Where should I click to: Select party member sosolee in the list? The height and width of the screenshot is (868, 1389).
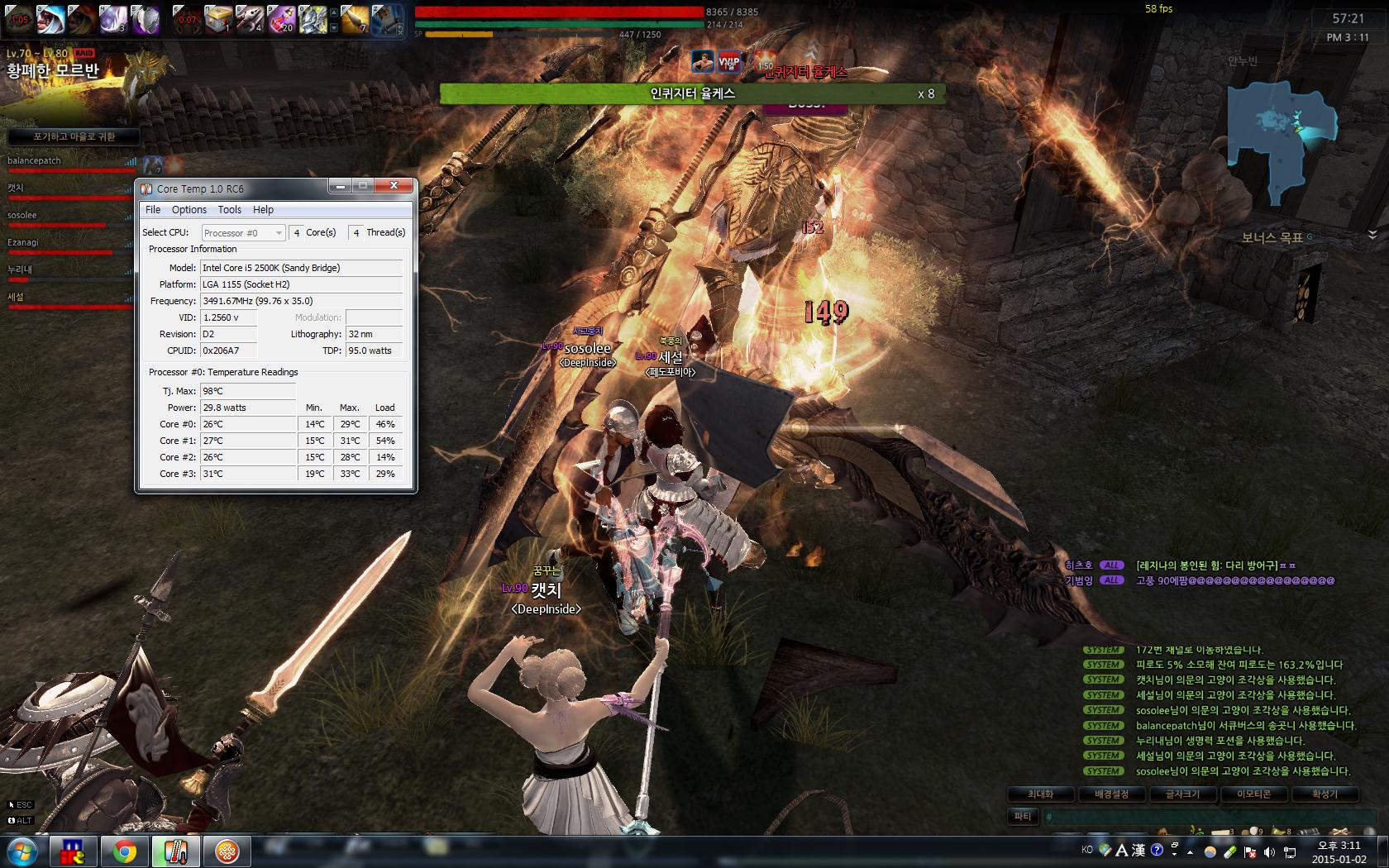click(22, 215)
